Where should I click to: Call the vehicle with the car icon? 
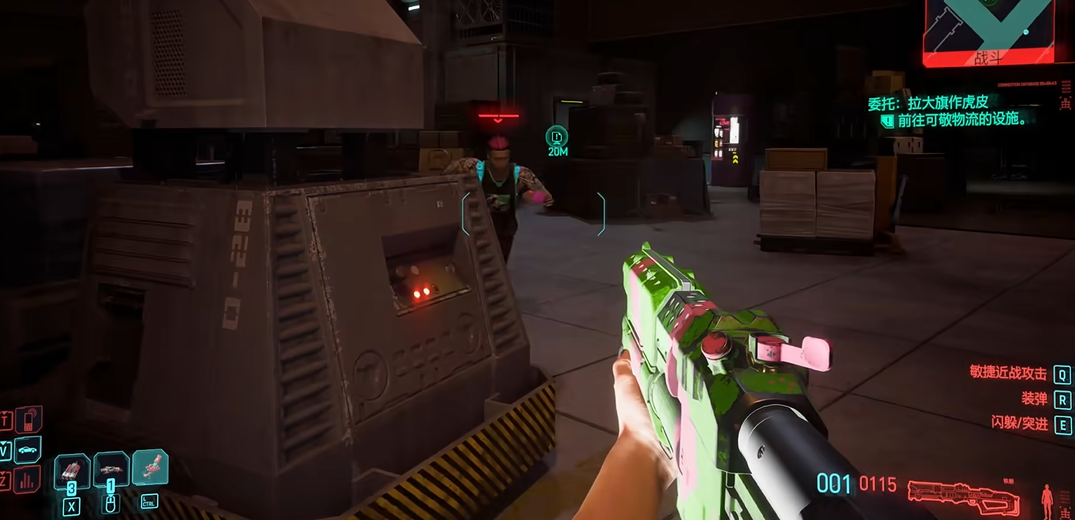pos(28,448)
